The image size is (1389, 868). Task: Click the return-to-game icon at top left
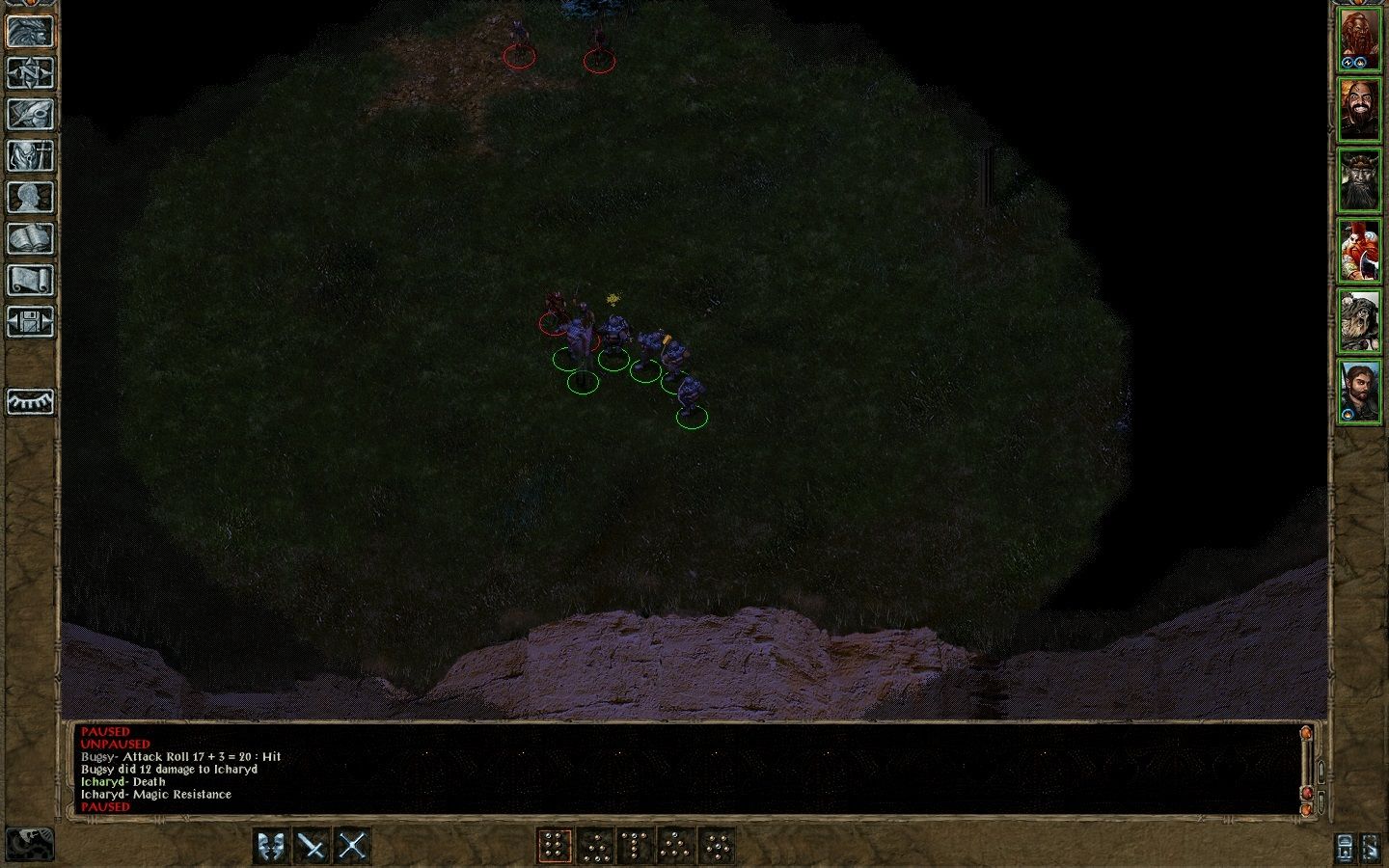coord(29,34)
